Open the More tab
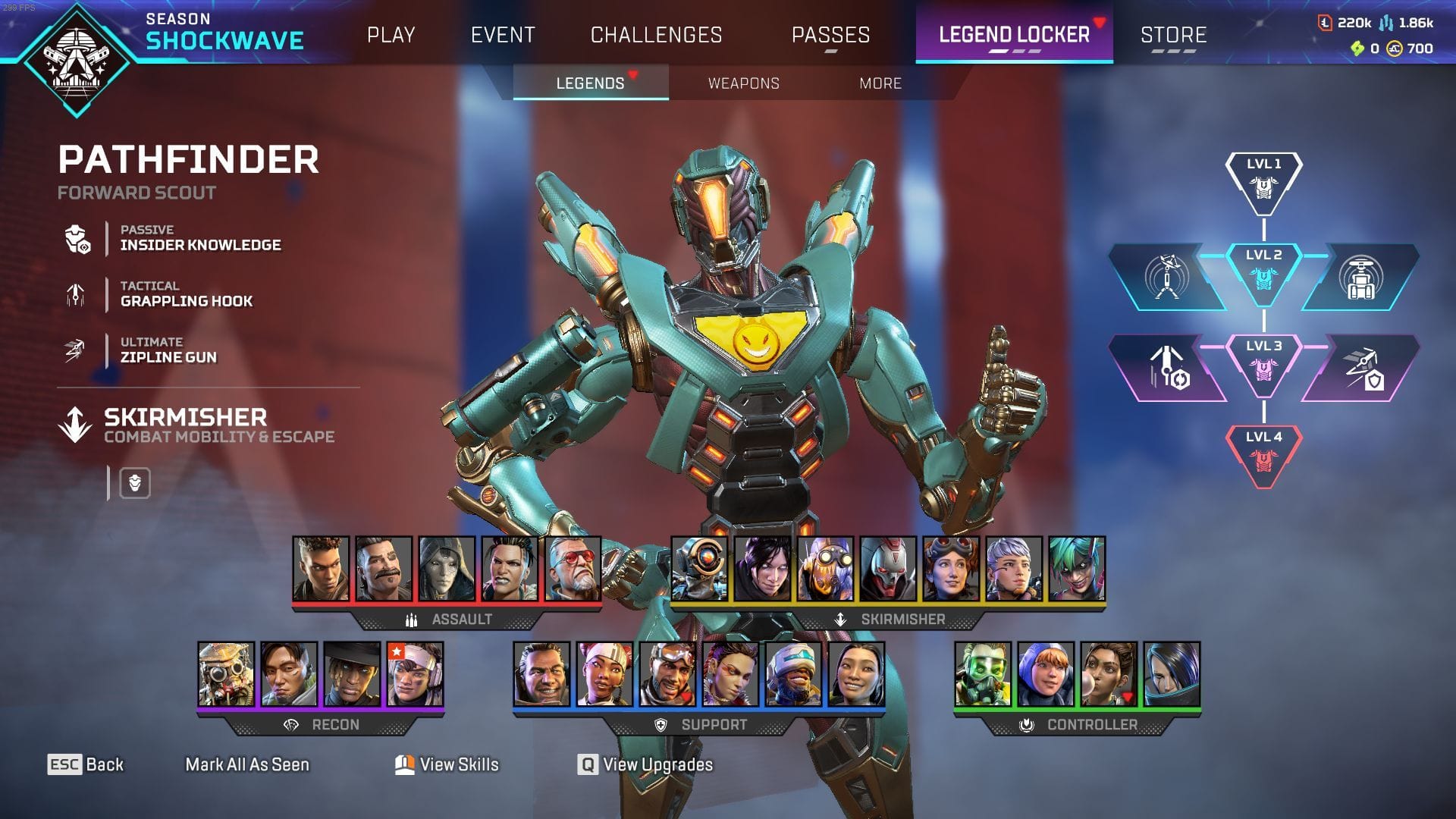The image size is (1456, 819). [880, 83]
